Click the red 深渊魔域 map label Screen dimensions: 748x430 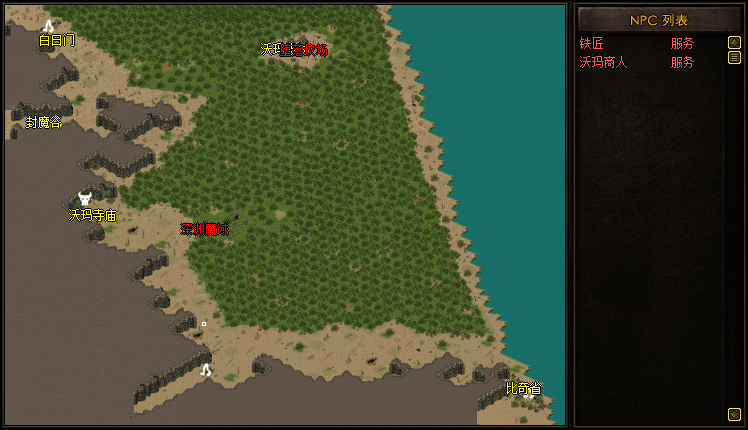click(x=204, y=229)
